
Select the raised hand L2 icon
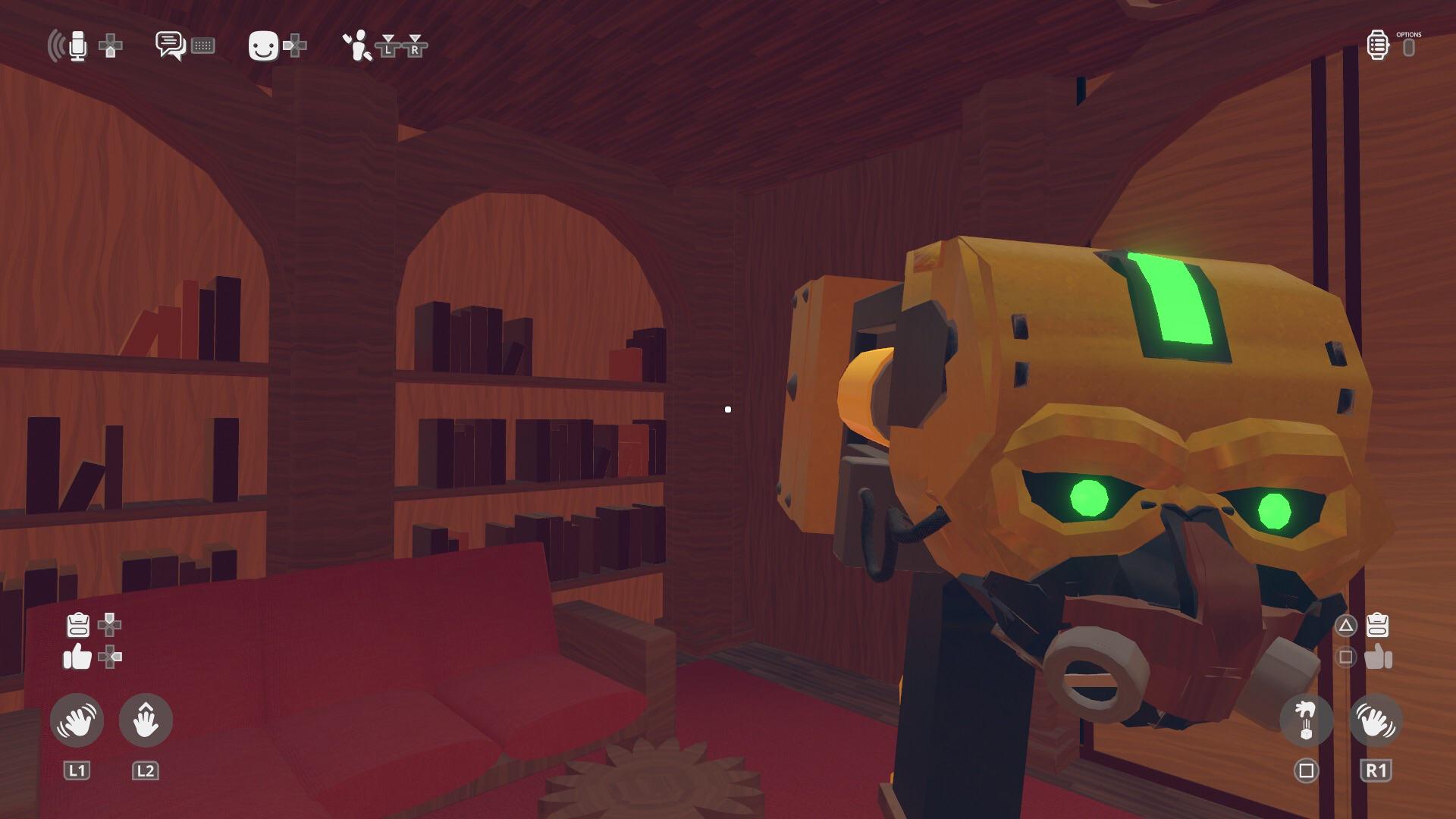[146, 720]
